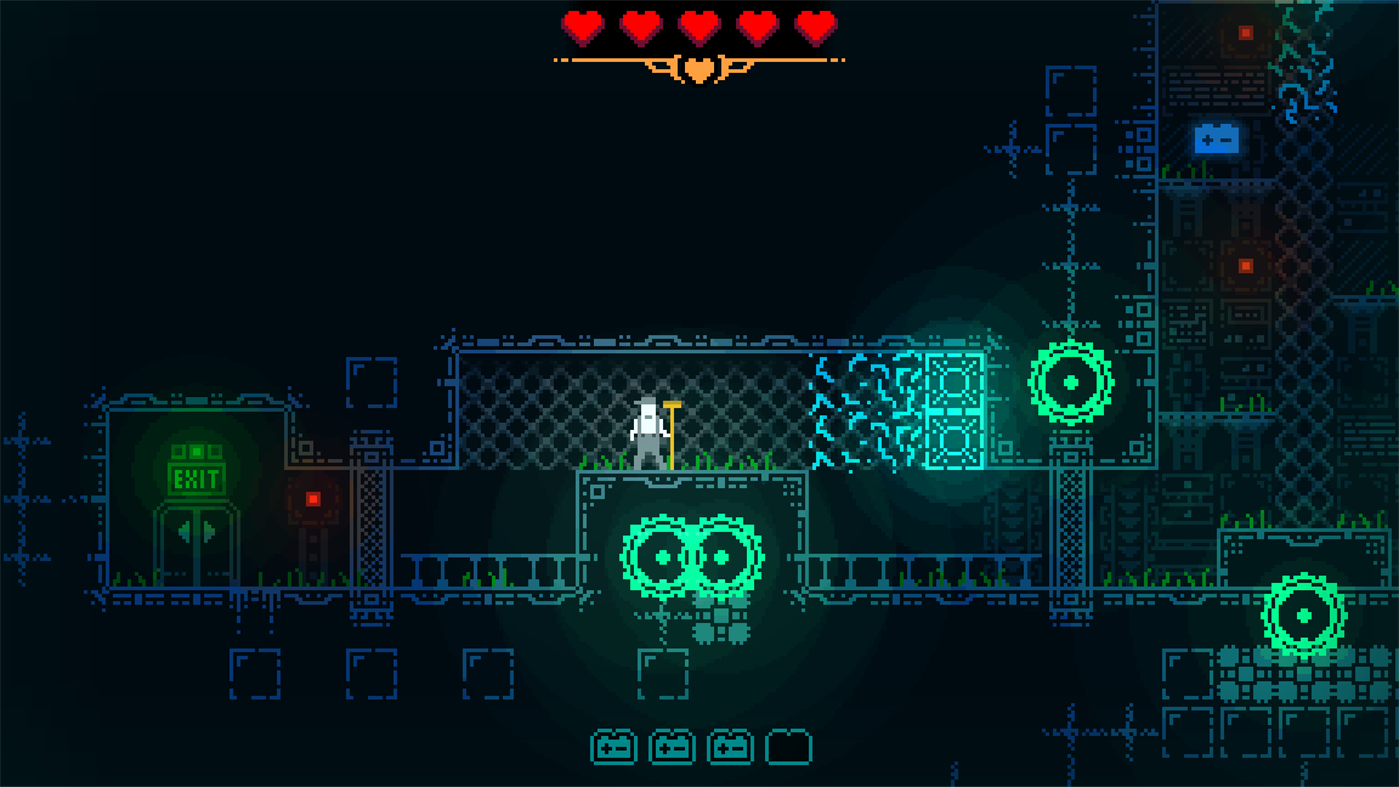Screen dimensions: 1399x787
Task: Click the third battery icon in the inventory row
Action: 730,746
